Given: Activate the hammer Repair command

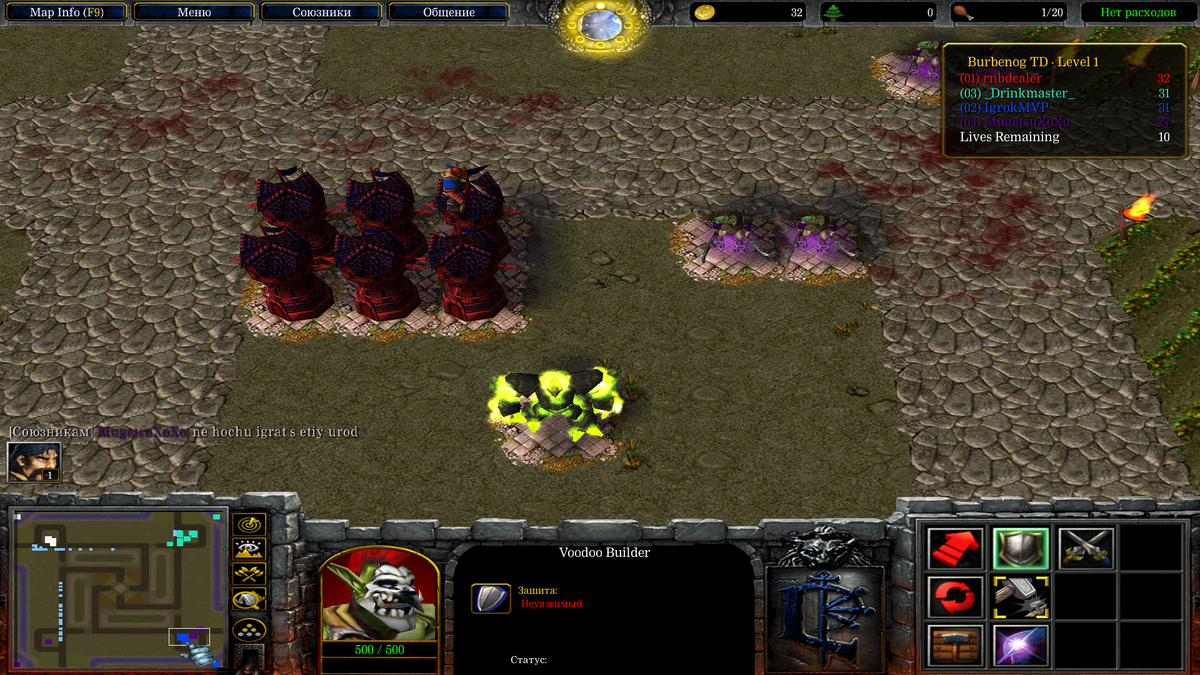Looking at the screenshot, I should (1020, 597).
